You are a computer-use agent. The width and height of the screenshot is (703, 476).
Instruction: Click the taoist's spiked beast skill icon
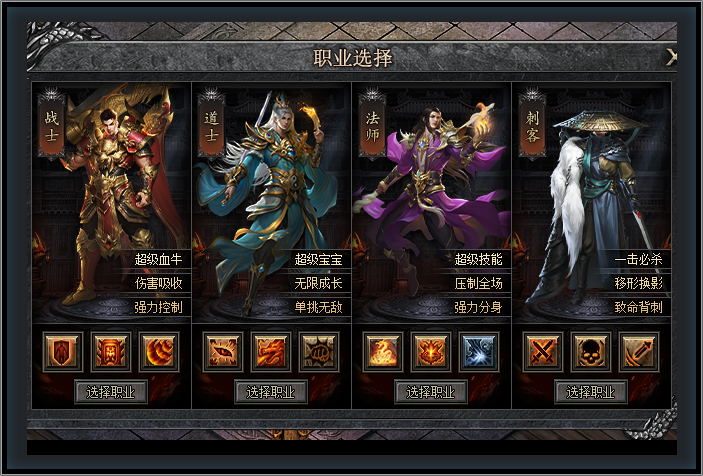(319, 352)
